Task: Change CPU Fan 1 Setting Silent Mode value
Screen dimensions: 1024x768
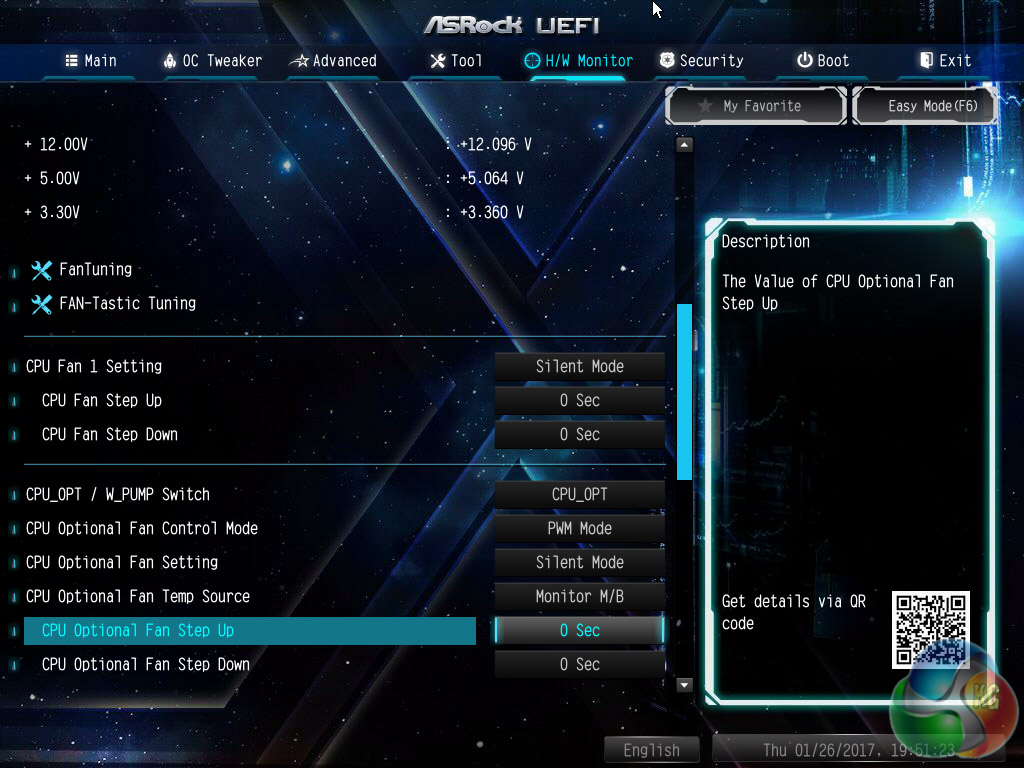Action: coord(580,367)
